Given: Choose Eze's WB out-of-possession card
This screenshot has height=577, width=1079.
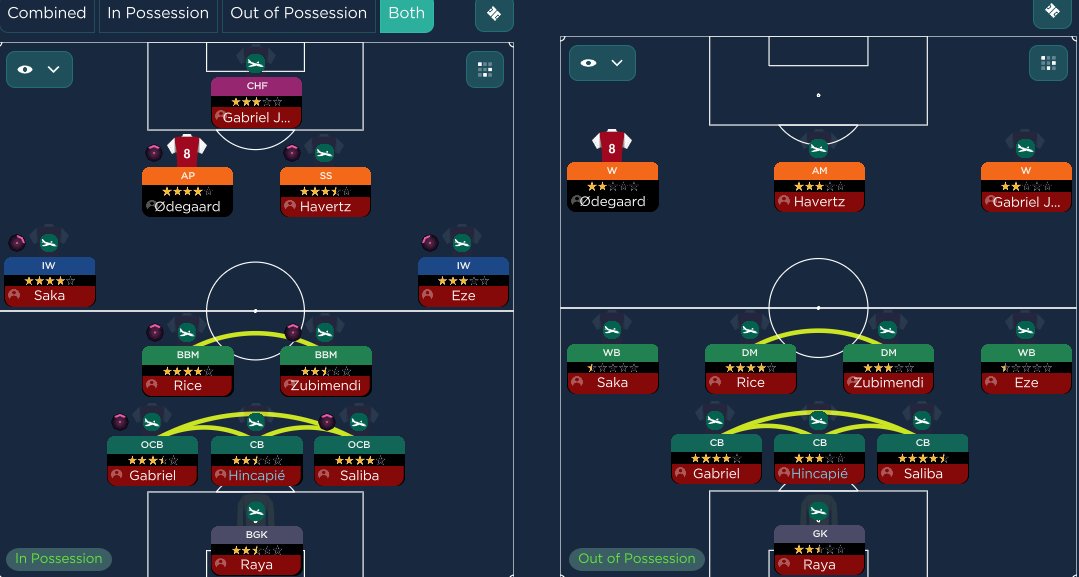Looking at the screenshot, I should [x=1026, y=368].
